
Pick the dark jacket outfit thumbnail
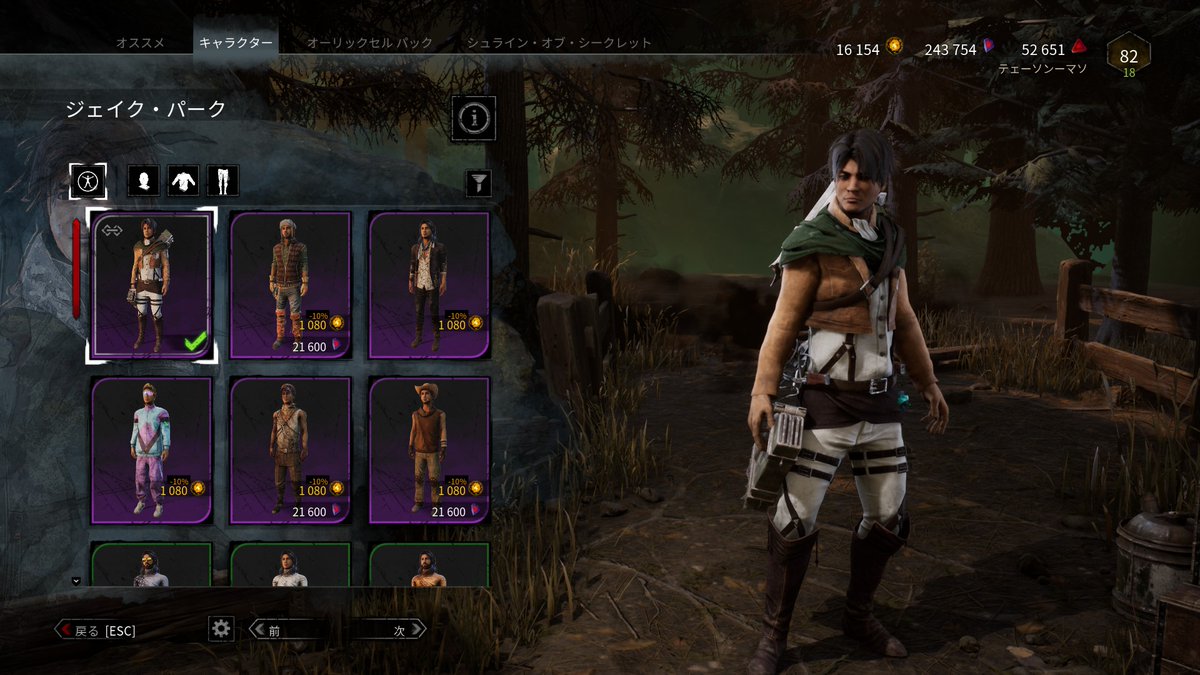click(x=429, y=285)
